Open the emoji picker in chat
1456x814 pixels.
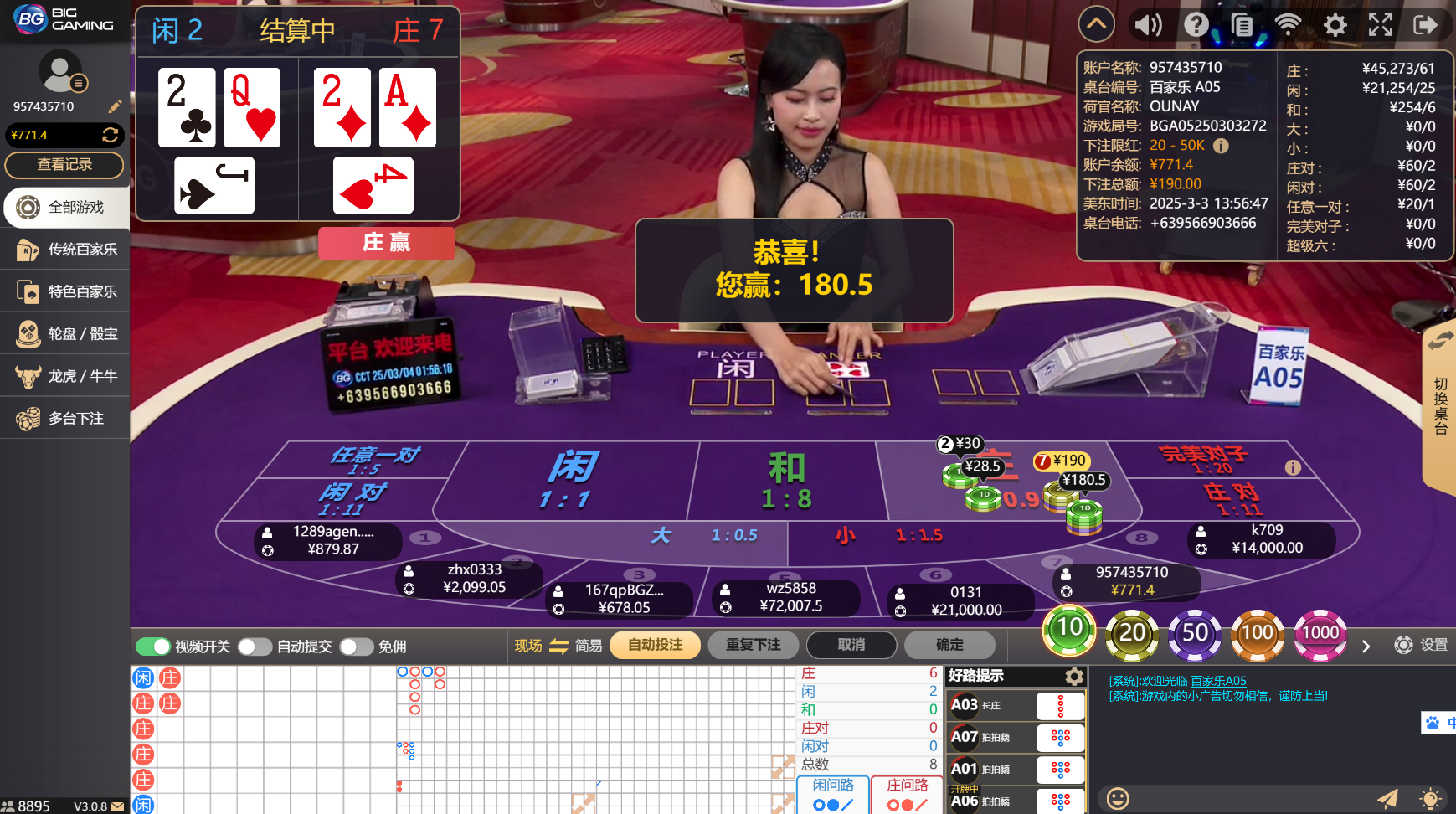1117,800
